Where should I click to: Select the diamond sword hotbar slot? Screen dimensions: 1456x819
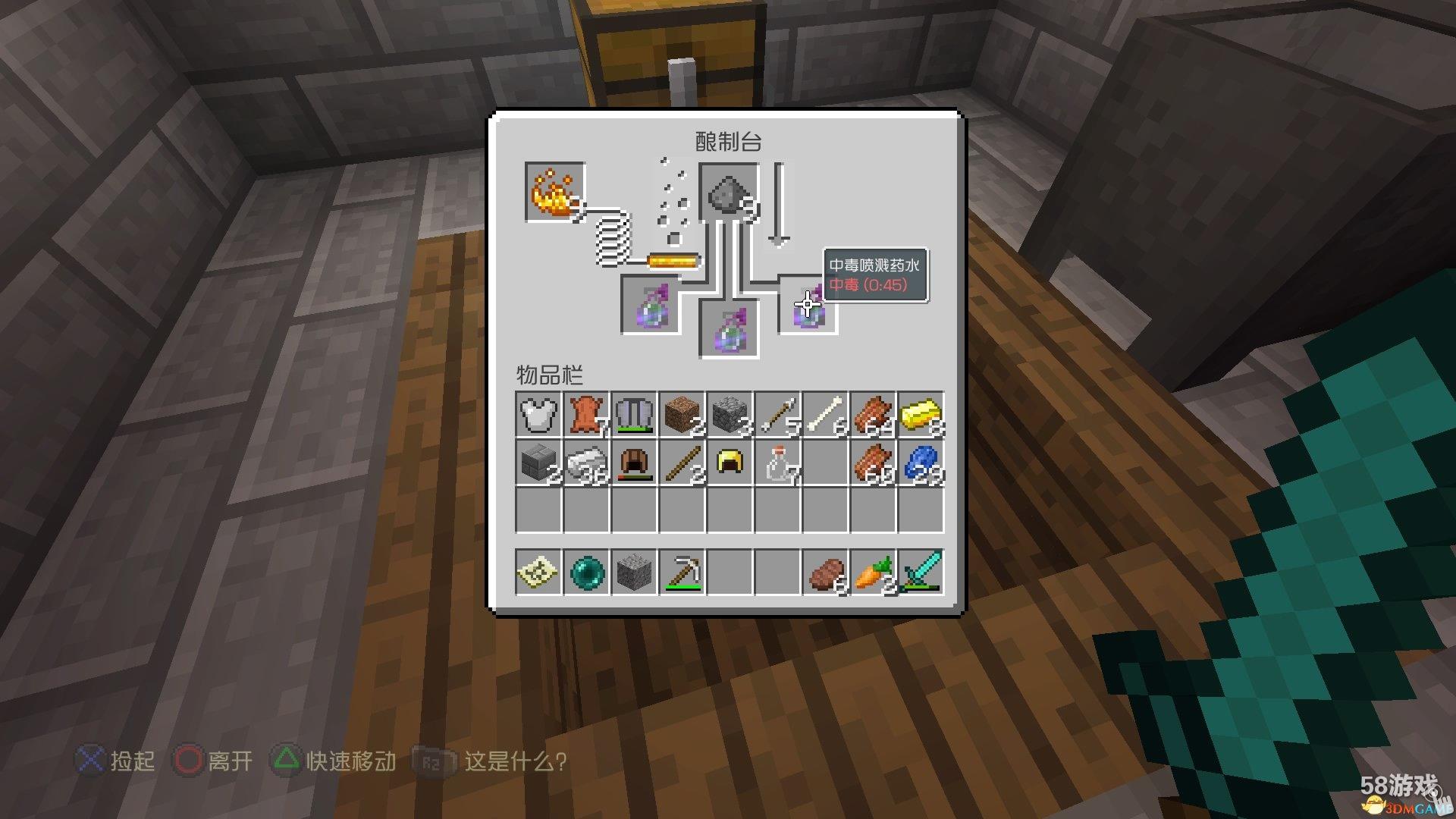click(921, 573)
